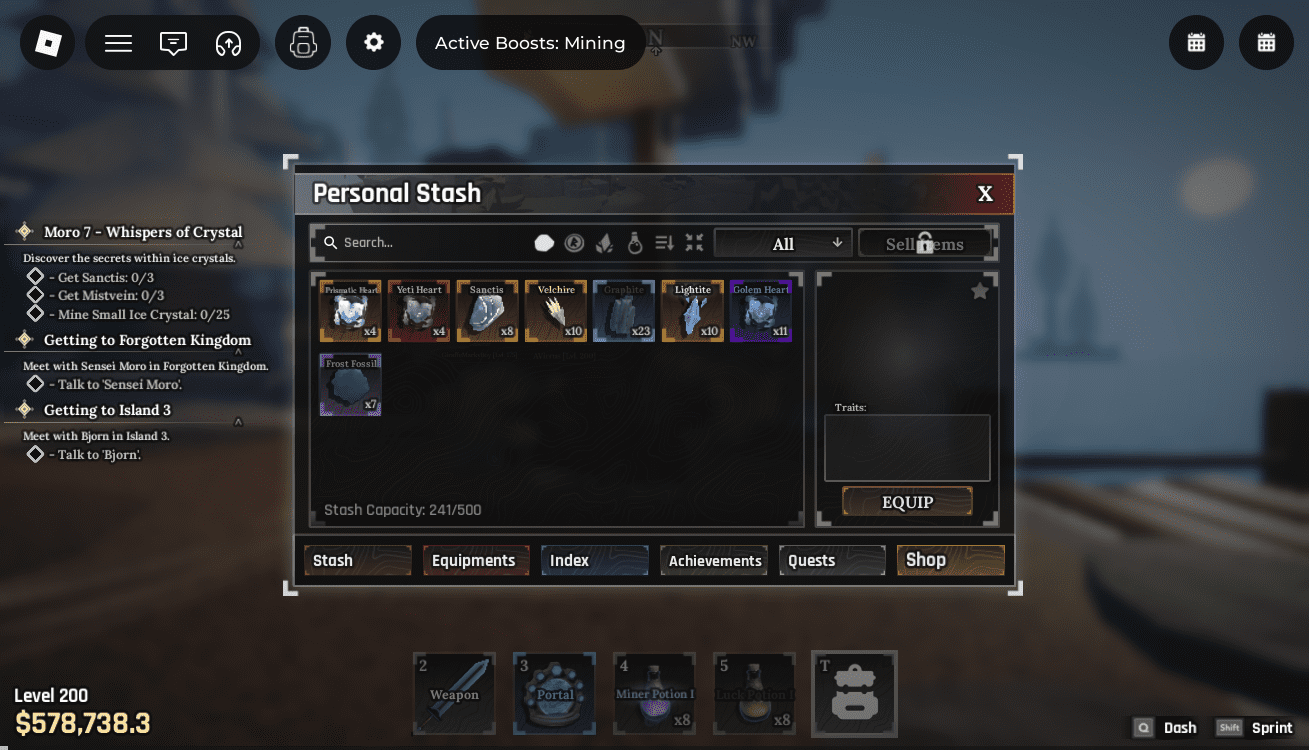Open the Roblox chat panel
This screenshot has height=750, width=1309.
coord(172,42)
